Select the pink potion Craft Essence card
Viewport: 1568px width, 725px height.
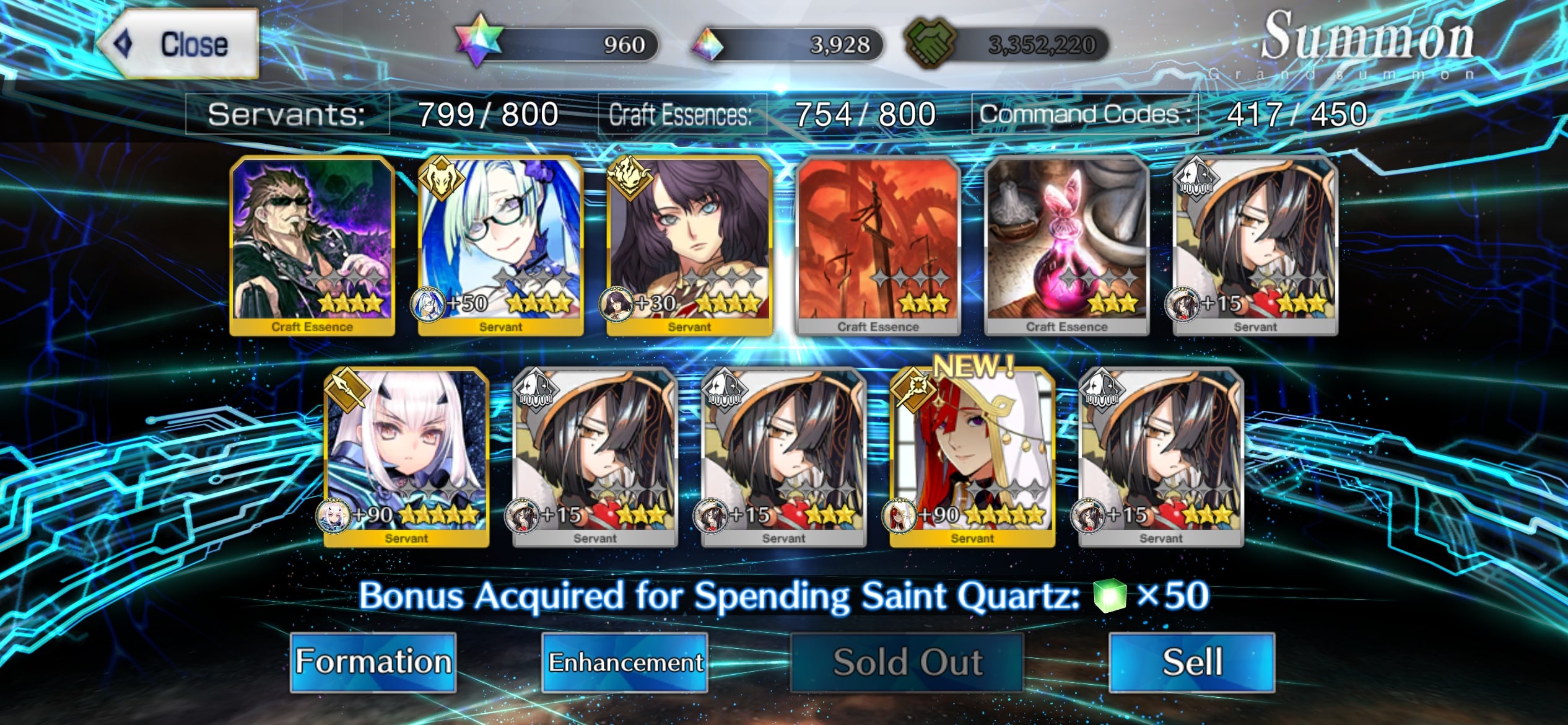[1066, 247]
